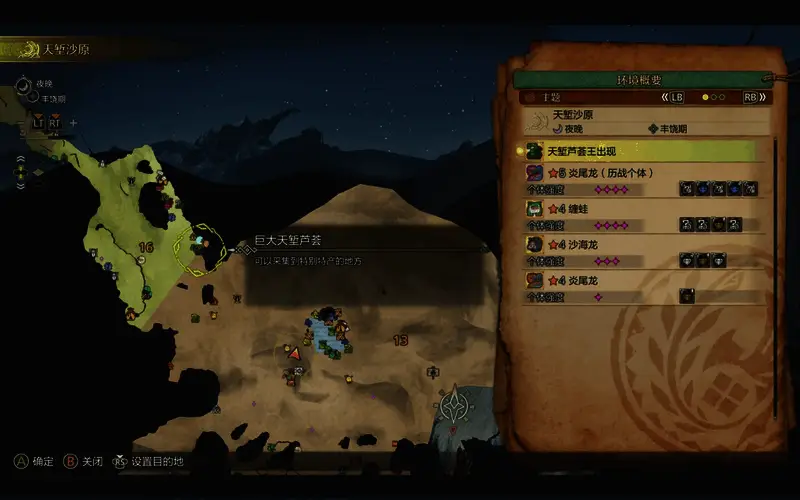The width and height of the screenshot is (800, 500).
Task: Pick the ★4 沙海龙 monster entry
Action: point(640,251)
